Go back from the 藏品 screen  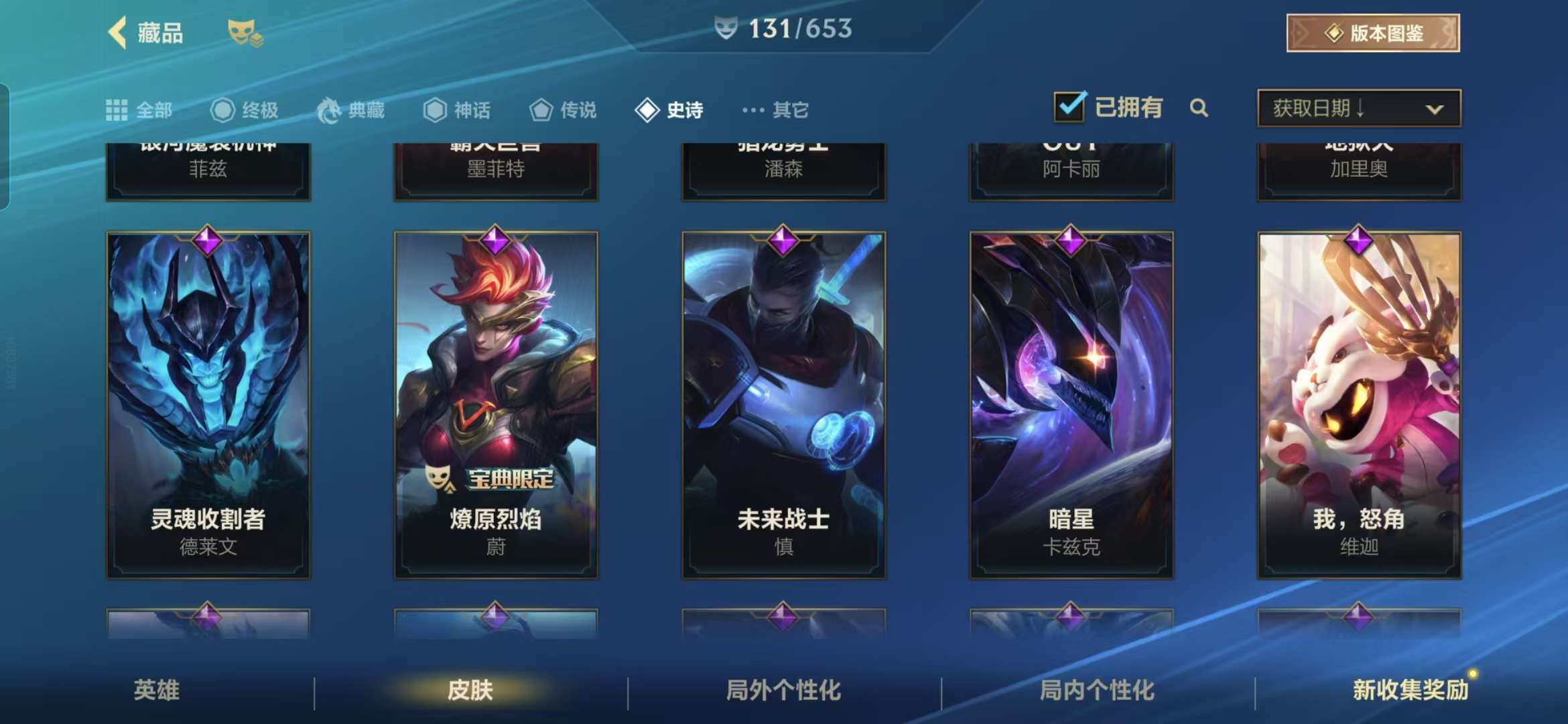click(119, 33)
